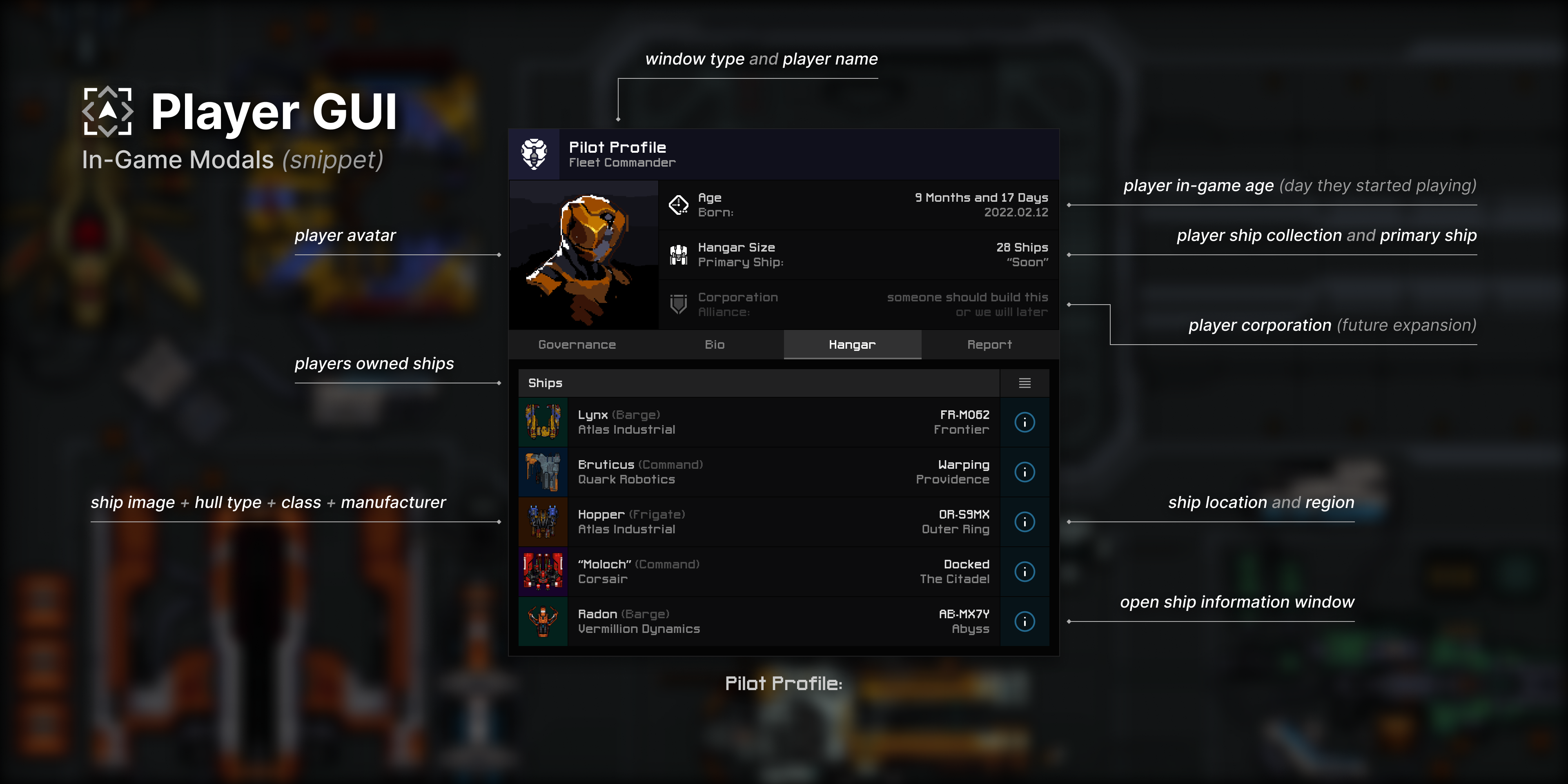Open ship information for the docked Moloch
The image size is (1568, 784).
[1025, 572]
